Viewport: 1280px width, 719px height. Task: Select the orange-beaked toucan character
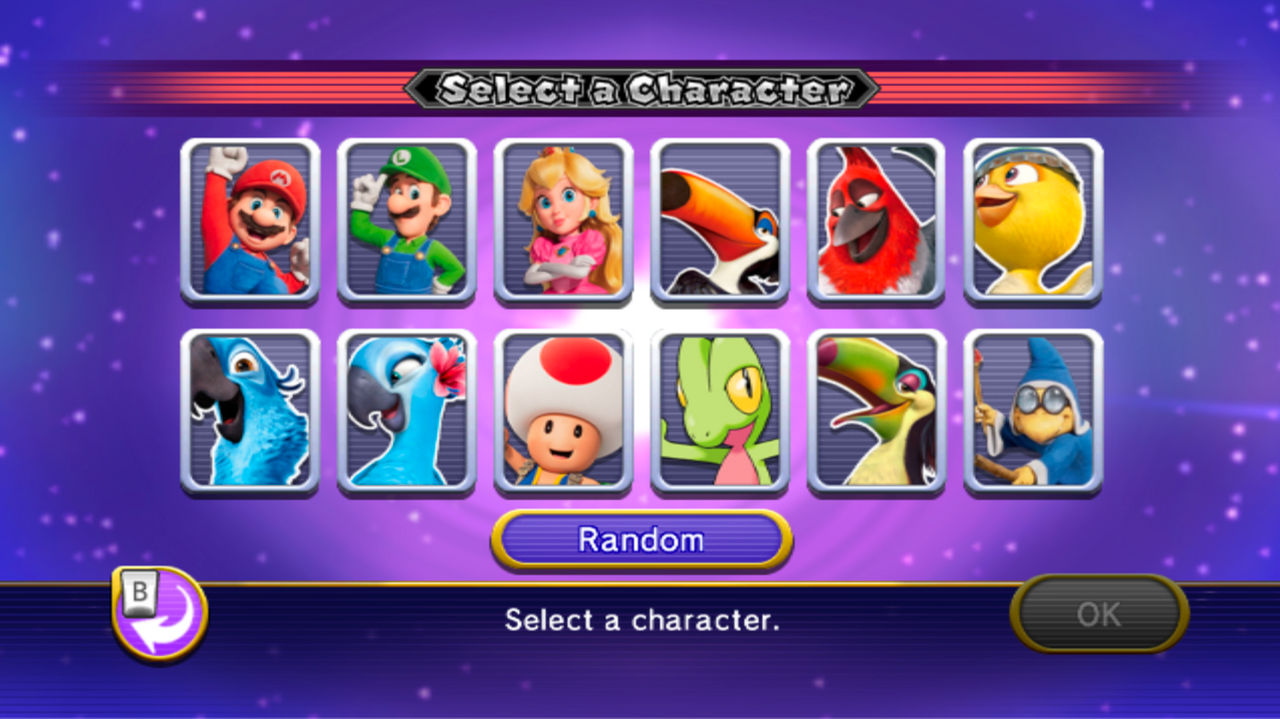720,221
